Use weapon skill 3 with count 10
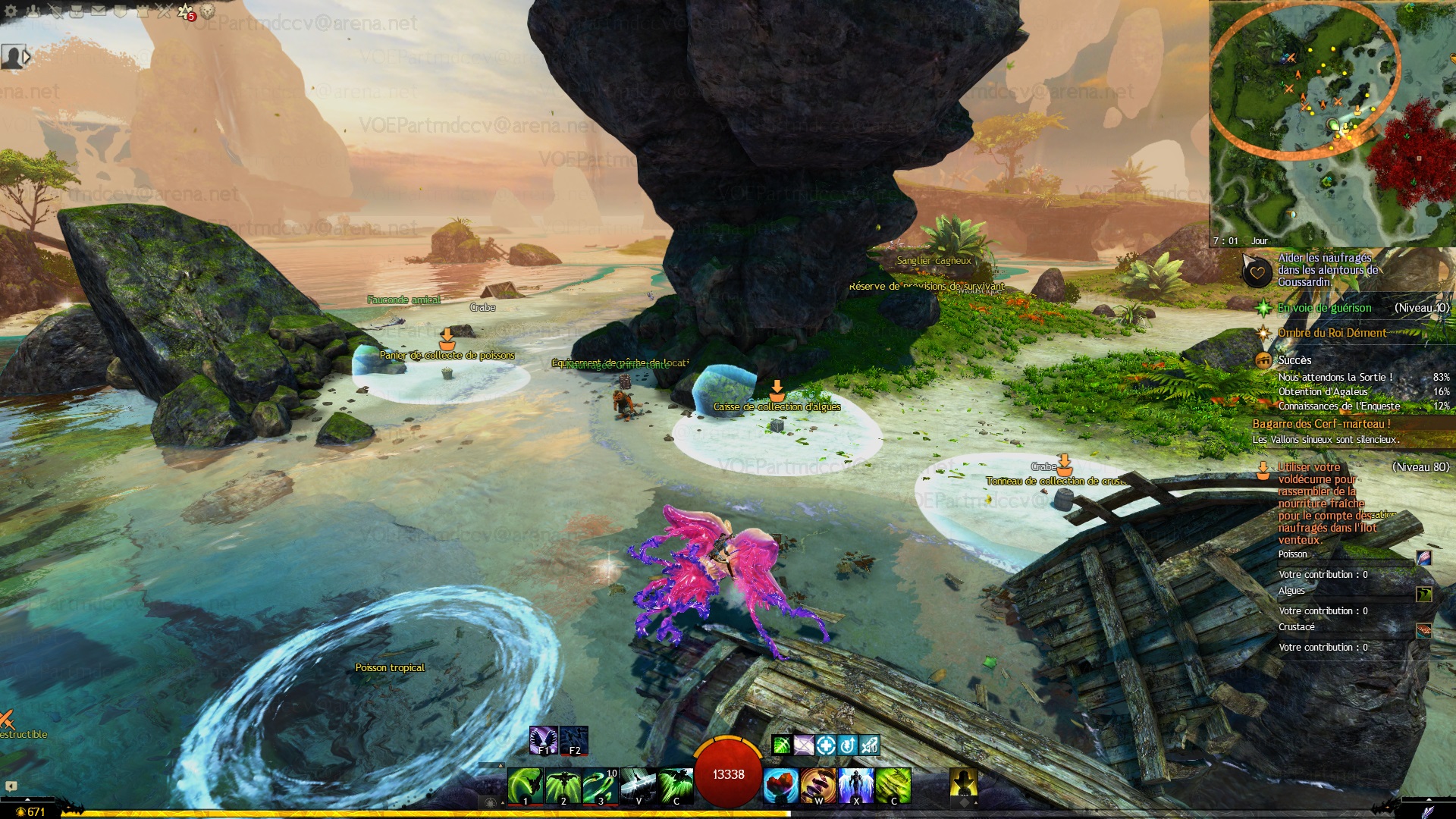This screenshot has height=819, width=1456. 600,786
